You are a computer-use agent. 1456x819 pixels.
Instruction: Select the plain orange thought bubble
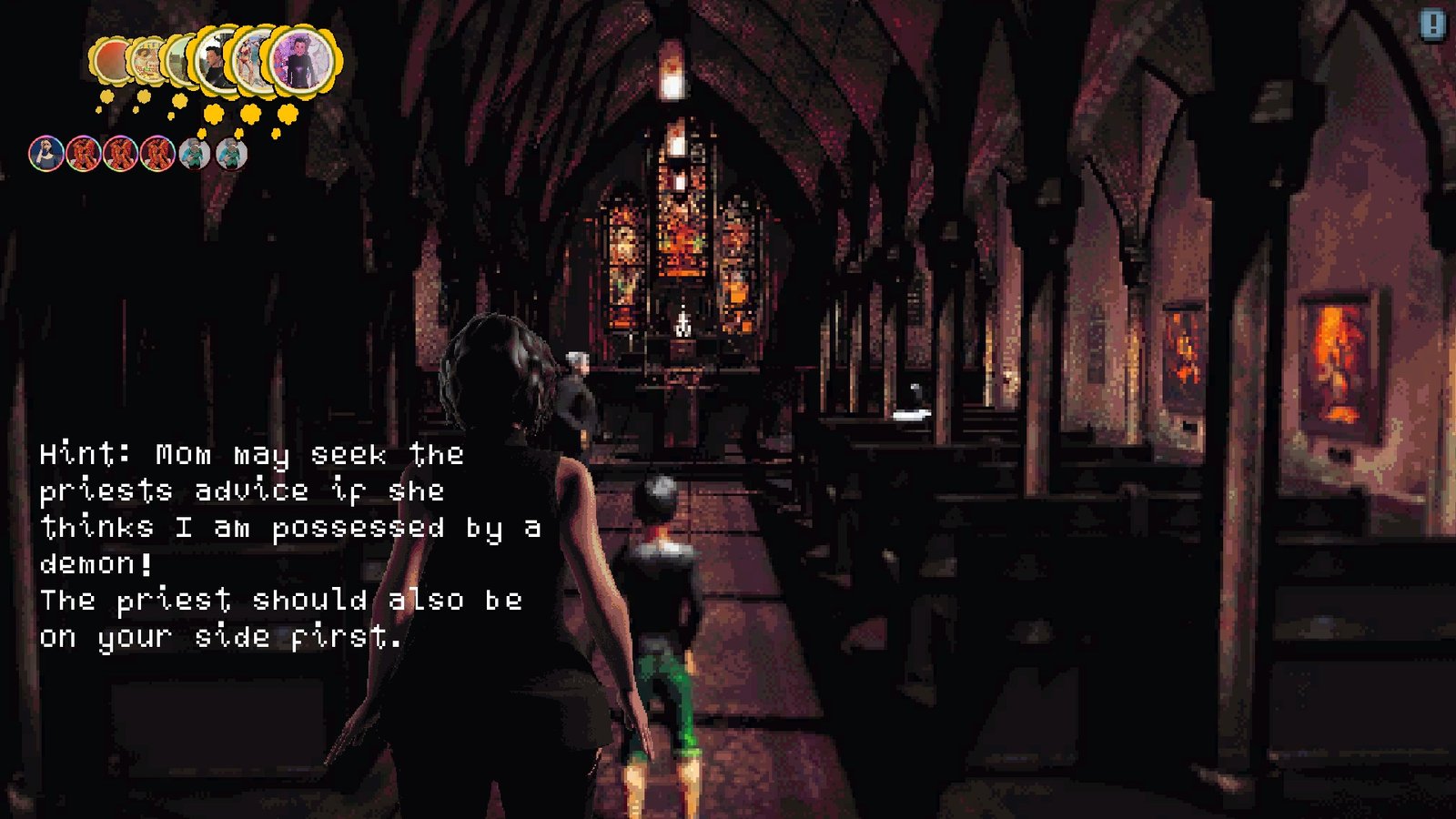click(109, 60)
